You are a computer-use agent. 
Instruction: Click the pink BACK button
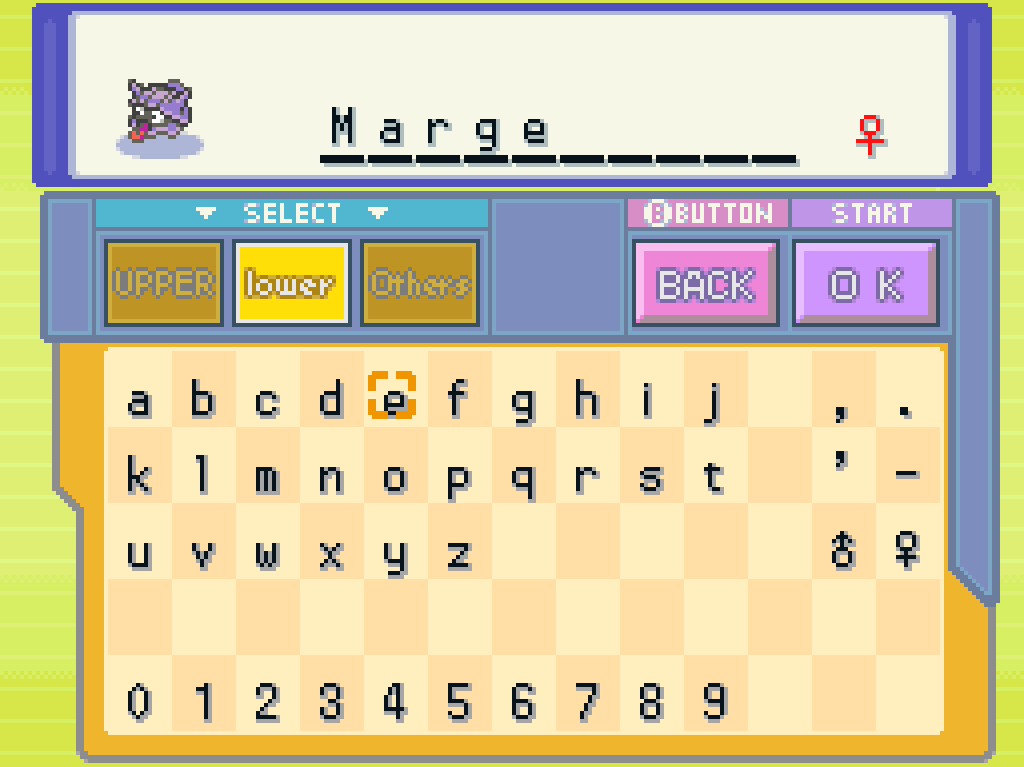click(705, 285)
